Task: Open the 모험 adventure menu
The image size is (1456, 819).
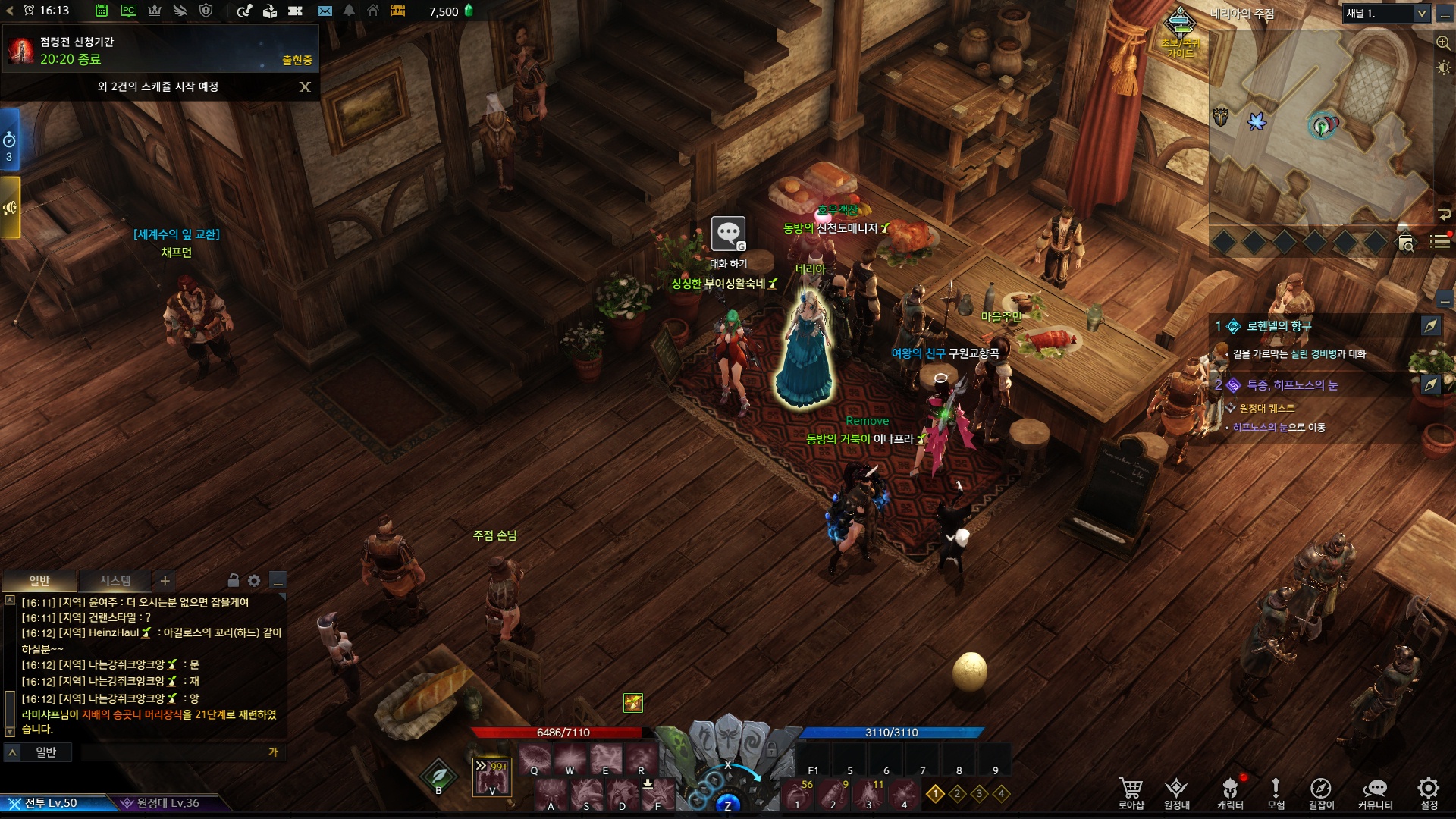Action: [x=1276, y=792]
